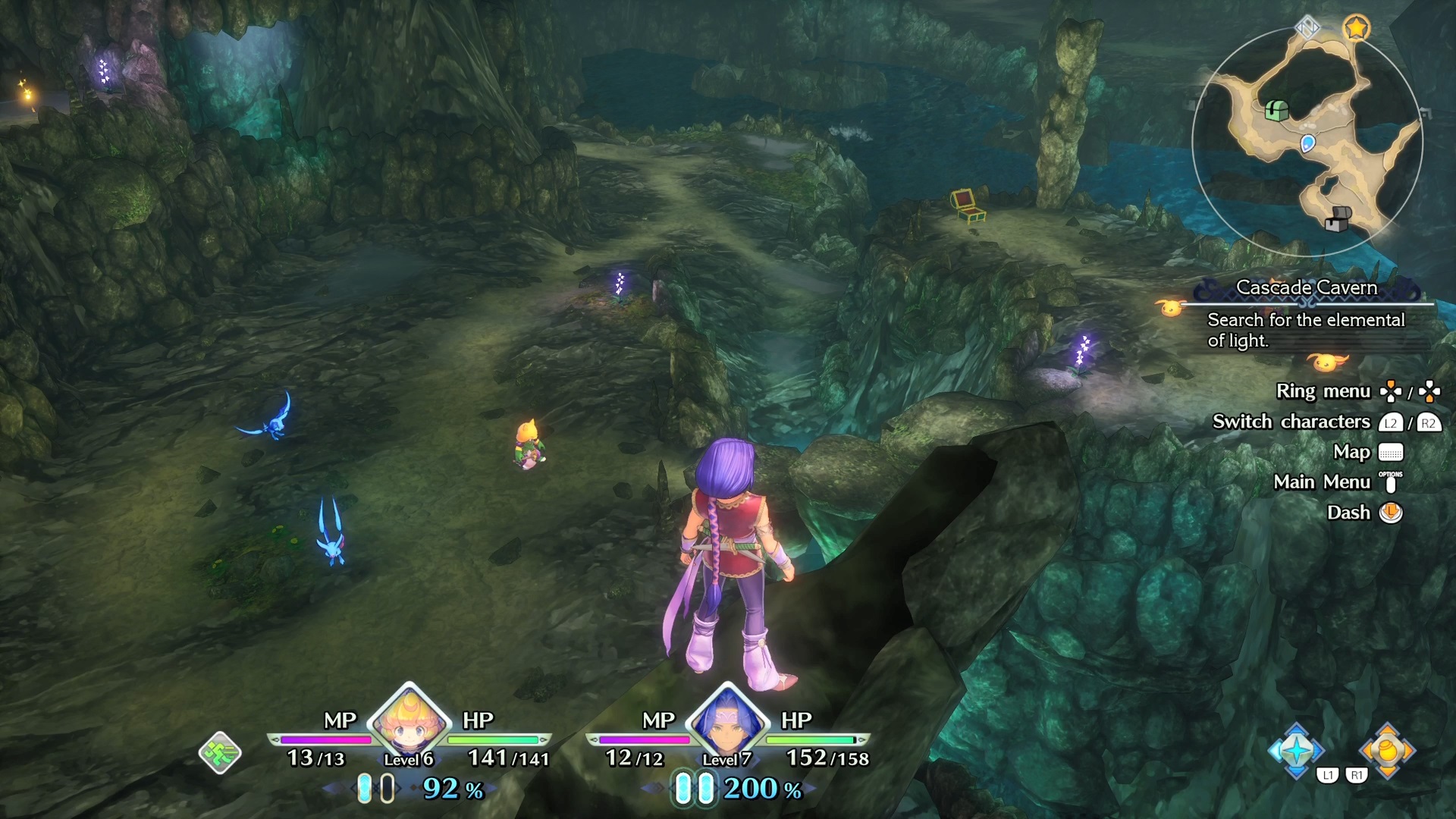This screenshot has width=1456, height=819.
Task: Select the blue player marker on minimap
Action: click(x=1307, y=143)
